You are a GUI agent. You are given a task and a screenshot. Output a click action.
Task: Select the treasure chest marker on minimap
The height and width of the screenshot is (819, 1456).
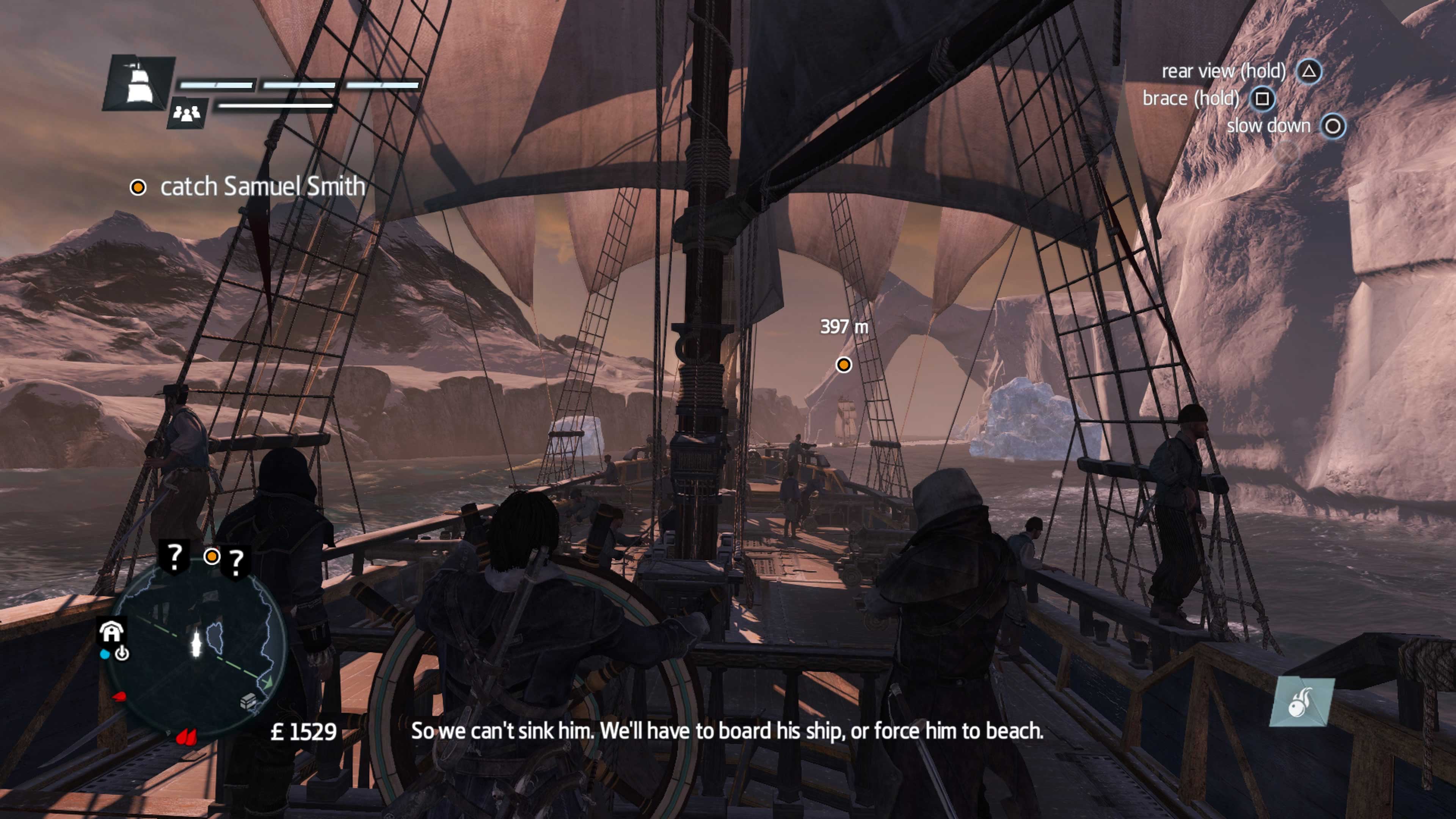[248, 703]
